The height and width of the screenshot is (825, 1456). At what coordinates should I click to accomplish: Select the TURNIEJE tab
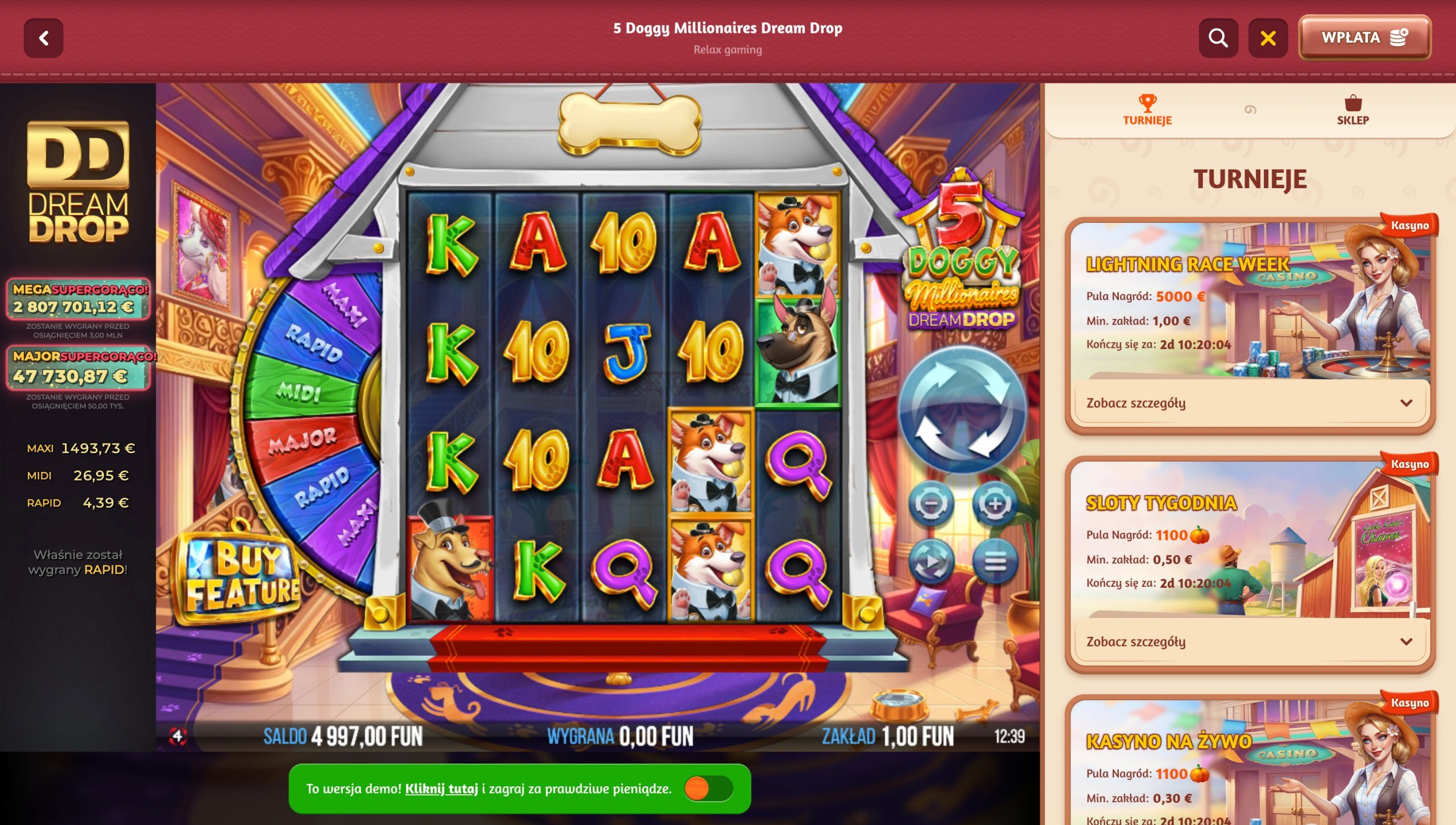1147,114
